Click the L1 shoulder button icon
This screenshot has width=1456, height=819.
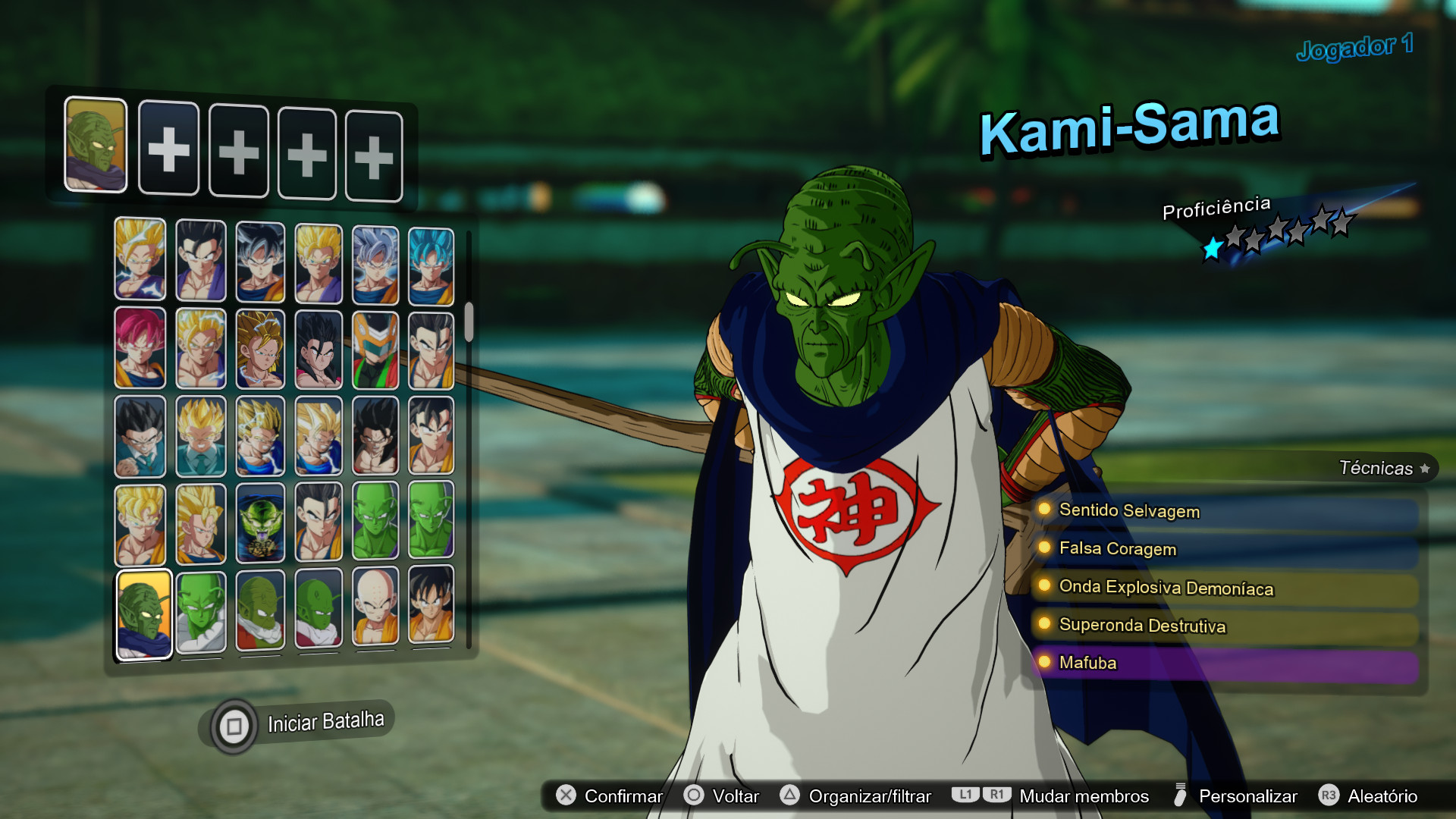(964, 795)
